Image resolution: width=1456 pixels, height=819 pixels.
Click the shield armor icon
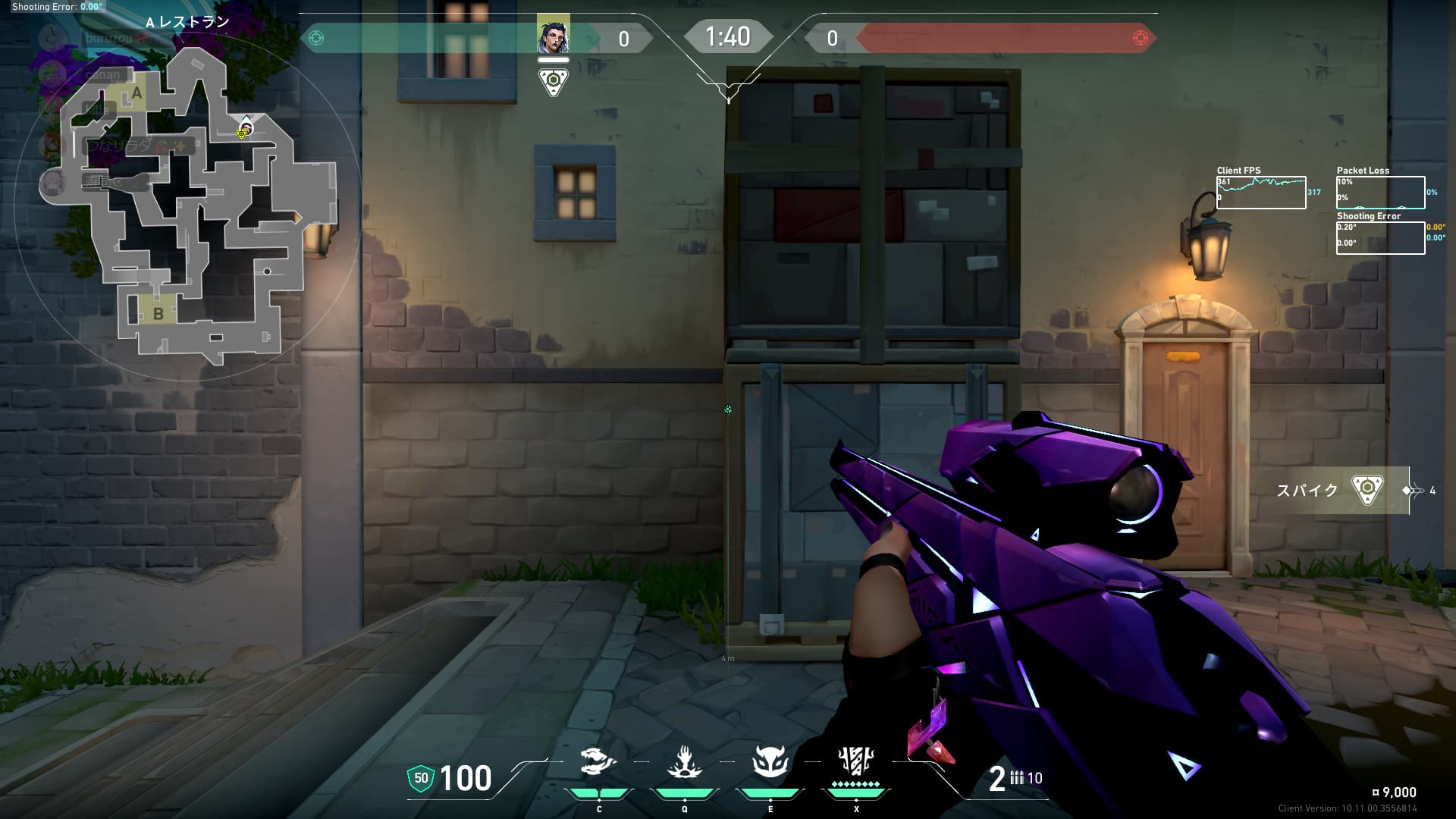(x=421, y=778)
